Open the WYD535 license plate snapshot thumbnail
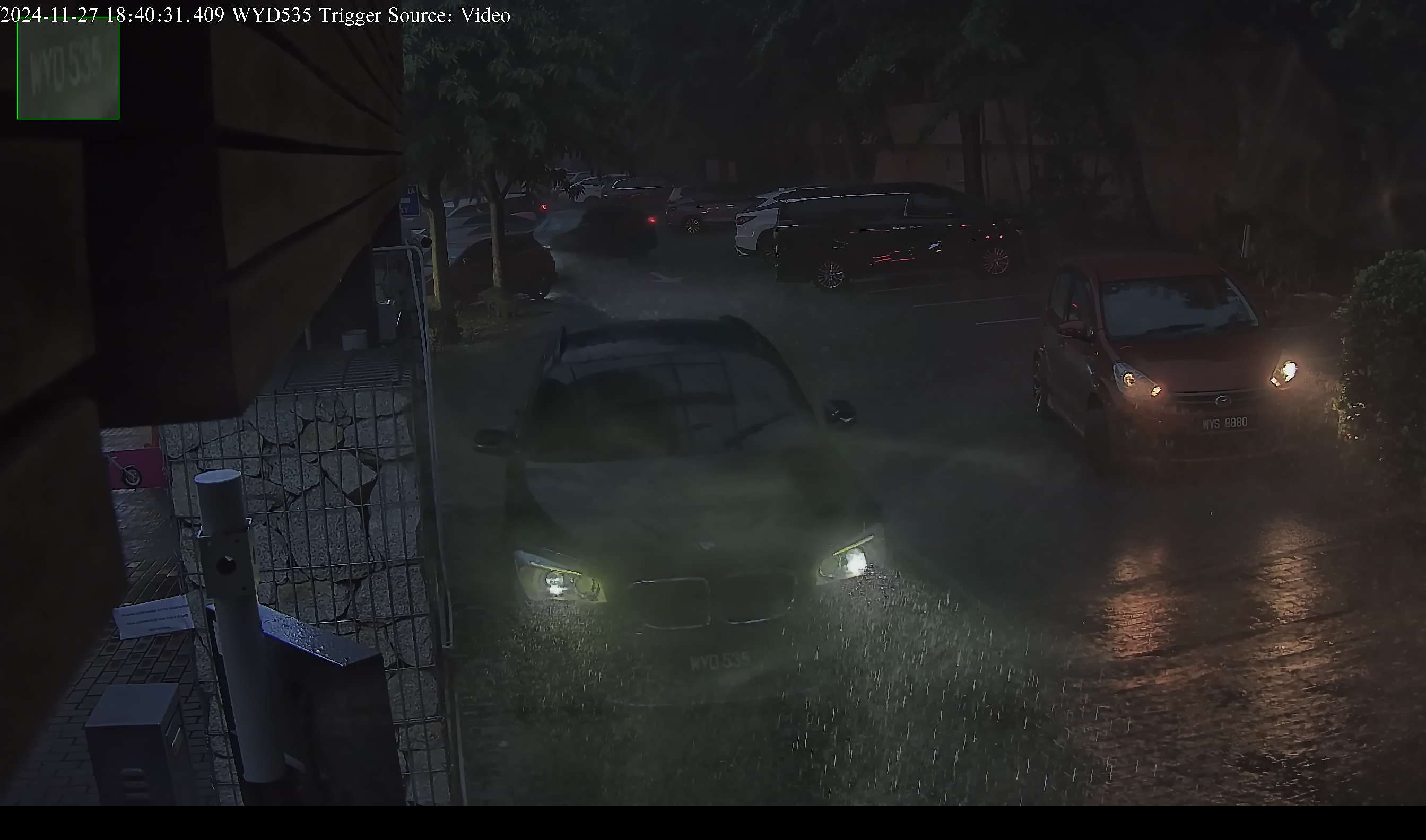Viewport: 1426px width, 840px height. coord(68,69)
